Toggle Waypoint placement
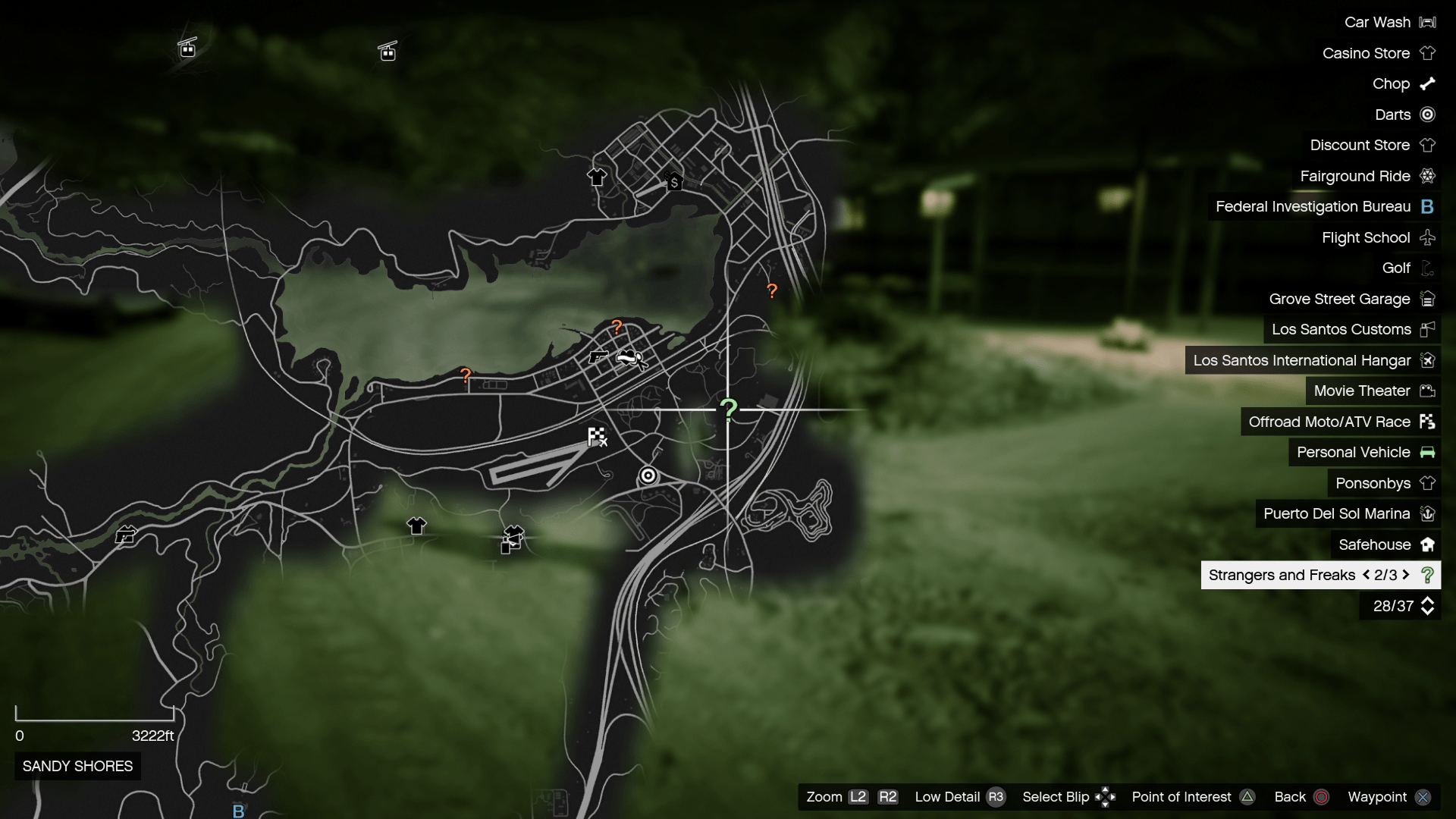Image resolution: width=1456 pixels, height=819 pixels. (x=1423, y=797)
